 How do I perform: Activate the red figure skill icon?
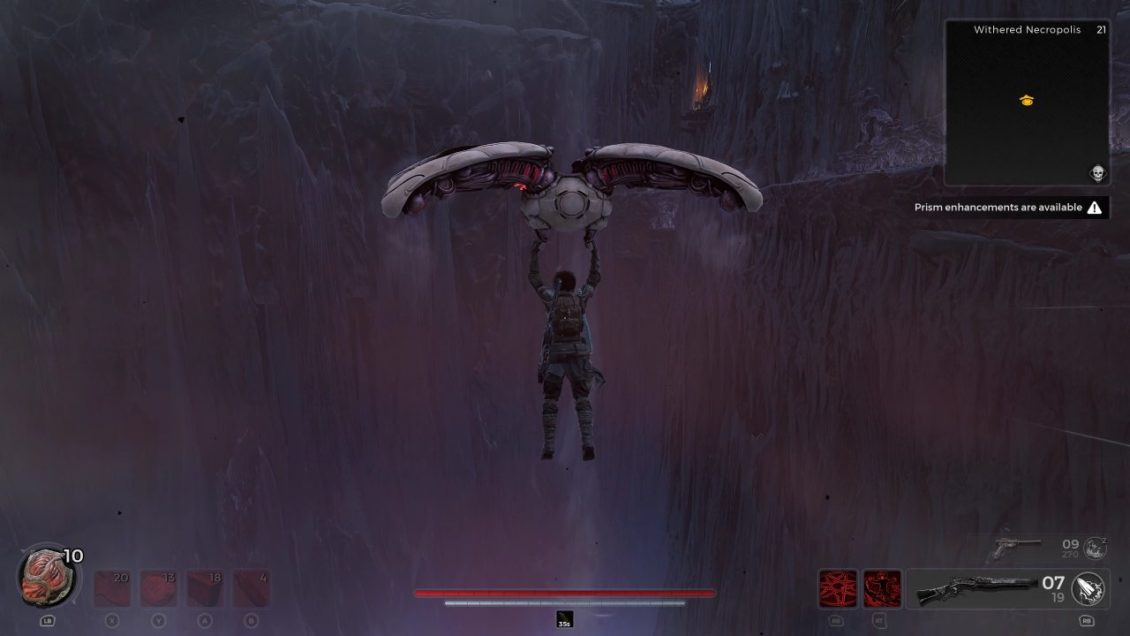pos(882,589)
